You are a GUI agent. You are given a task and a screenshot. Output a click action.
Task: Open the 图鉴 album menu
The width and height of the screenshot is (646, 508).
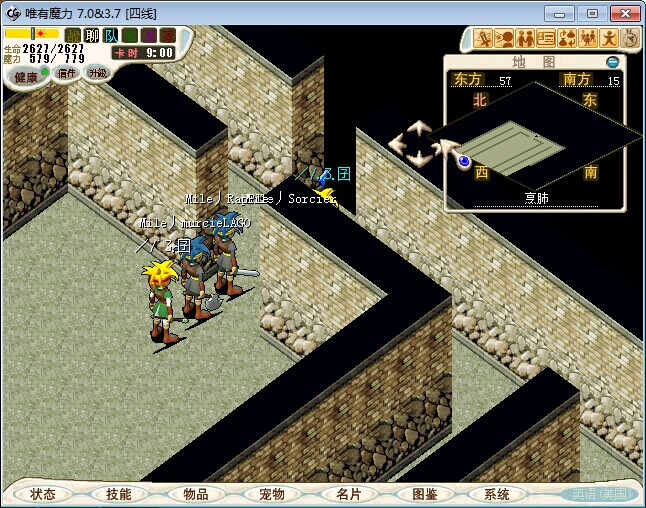point(424,494)
